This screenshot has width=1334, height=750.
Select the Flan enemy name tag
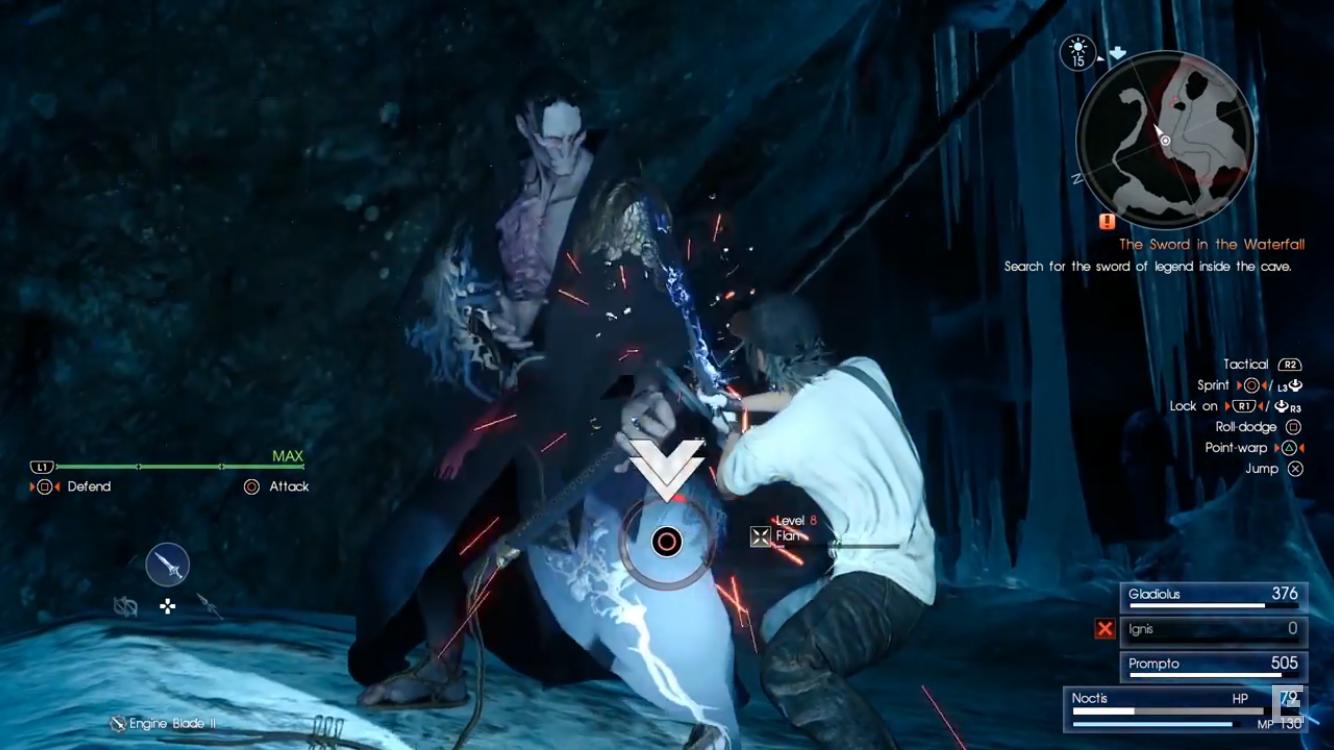pyautogui.click(x=788, y=536)
